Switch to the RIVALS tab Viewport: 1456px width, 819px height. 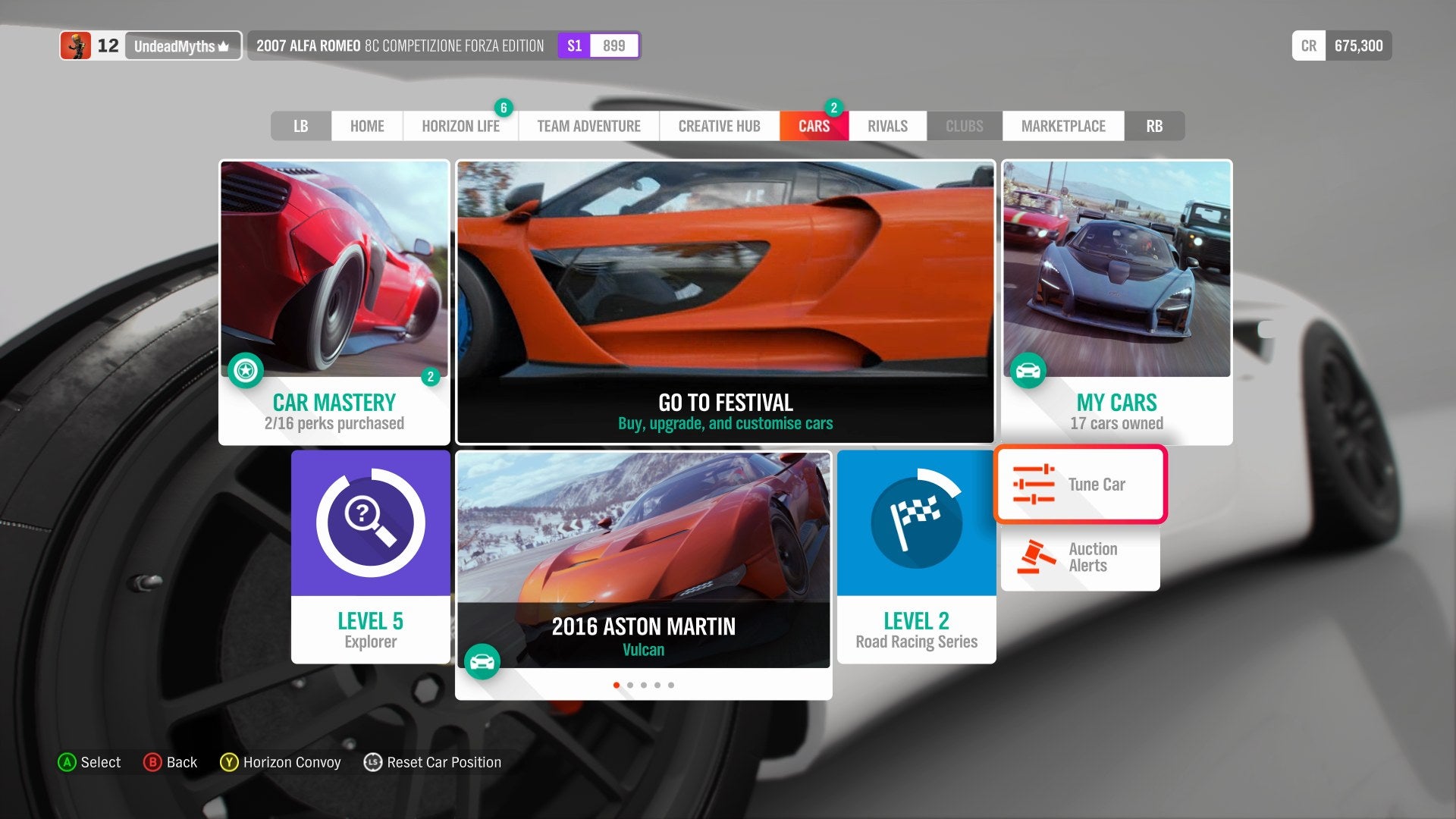[886, 126]
